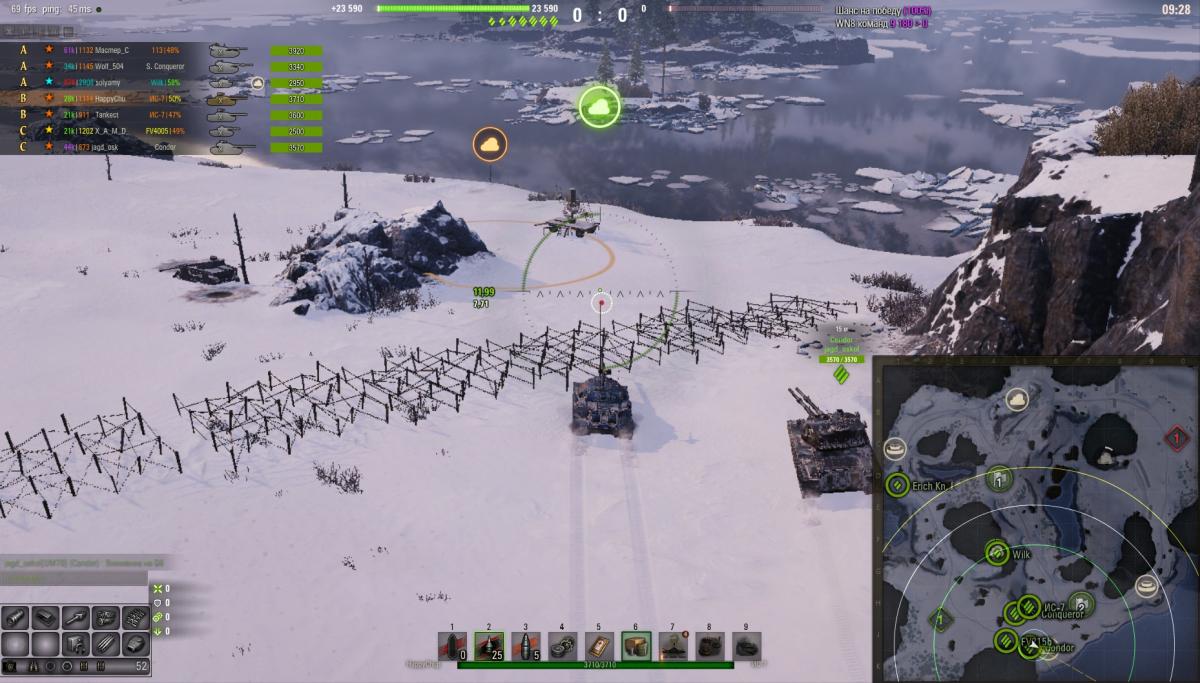This screenshot has width=1200, height=683.
Task: Activate the combat reserve in slot 8
Action: pos(709,646)
